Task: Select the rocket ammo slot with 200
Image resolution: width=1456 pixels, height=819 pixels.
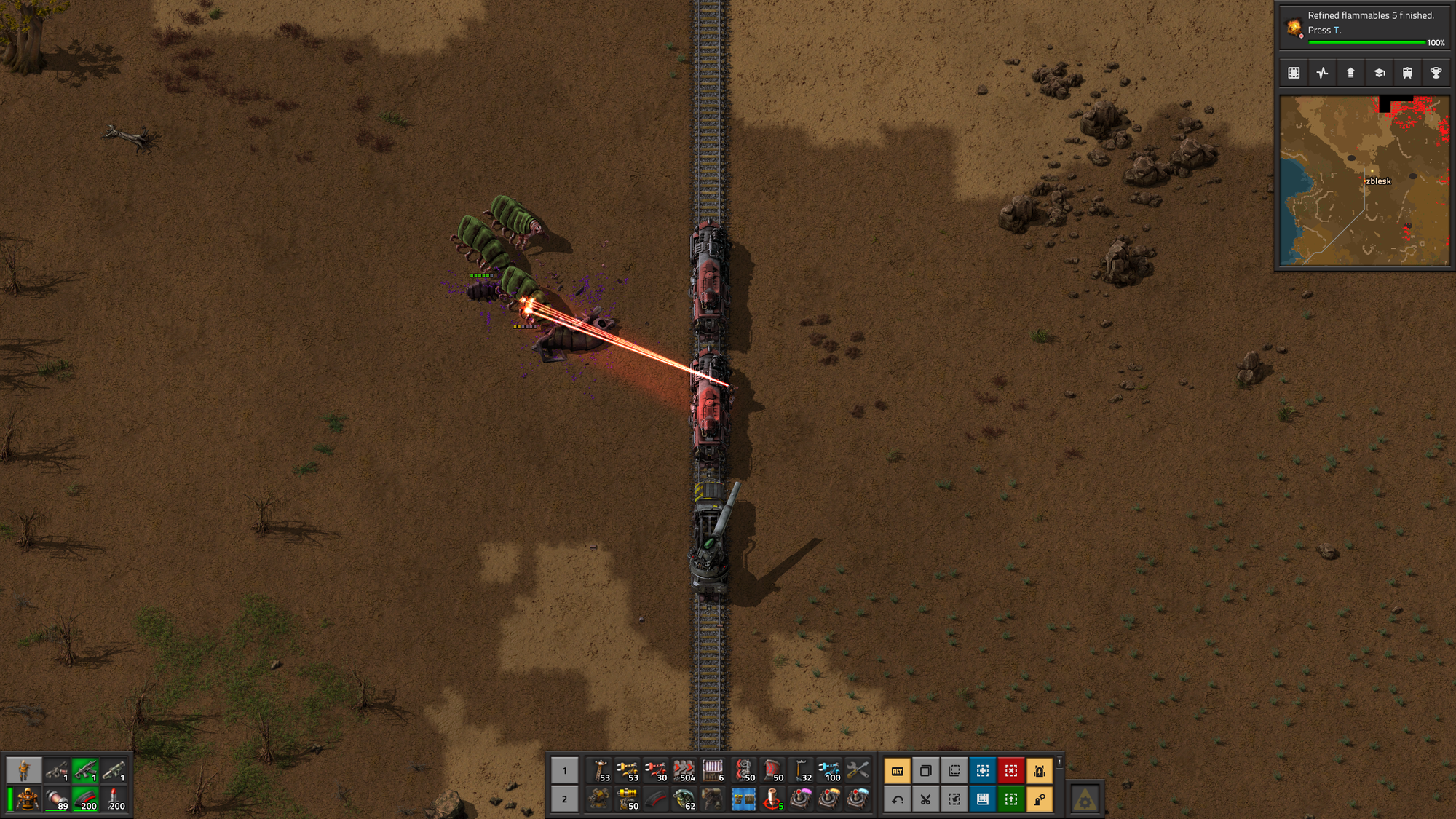Action: [114, 799]
